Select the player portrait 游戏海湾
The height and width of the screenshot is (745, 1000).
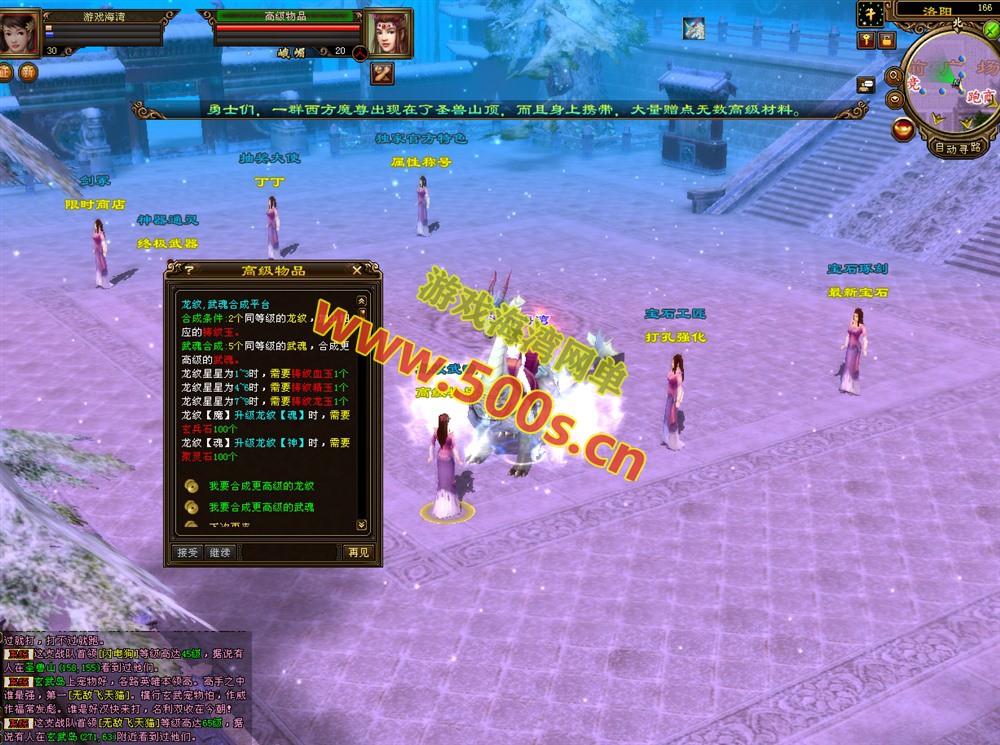pyautogui.click(x=20, y=30)
